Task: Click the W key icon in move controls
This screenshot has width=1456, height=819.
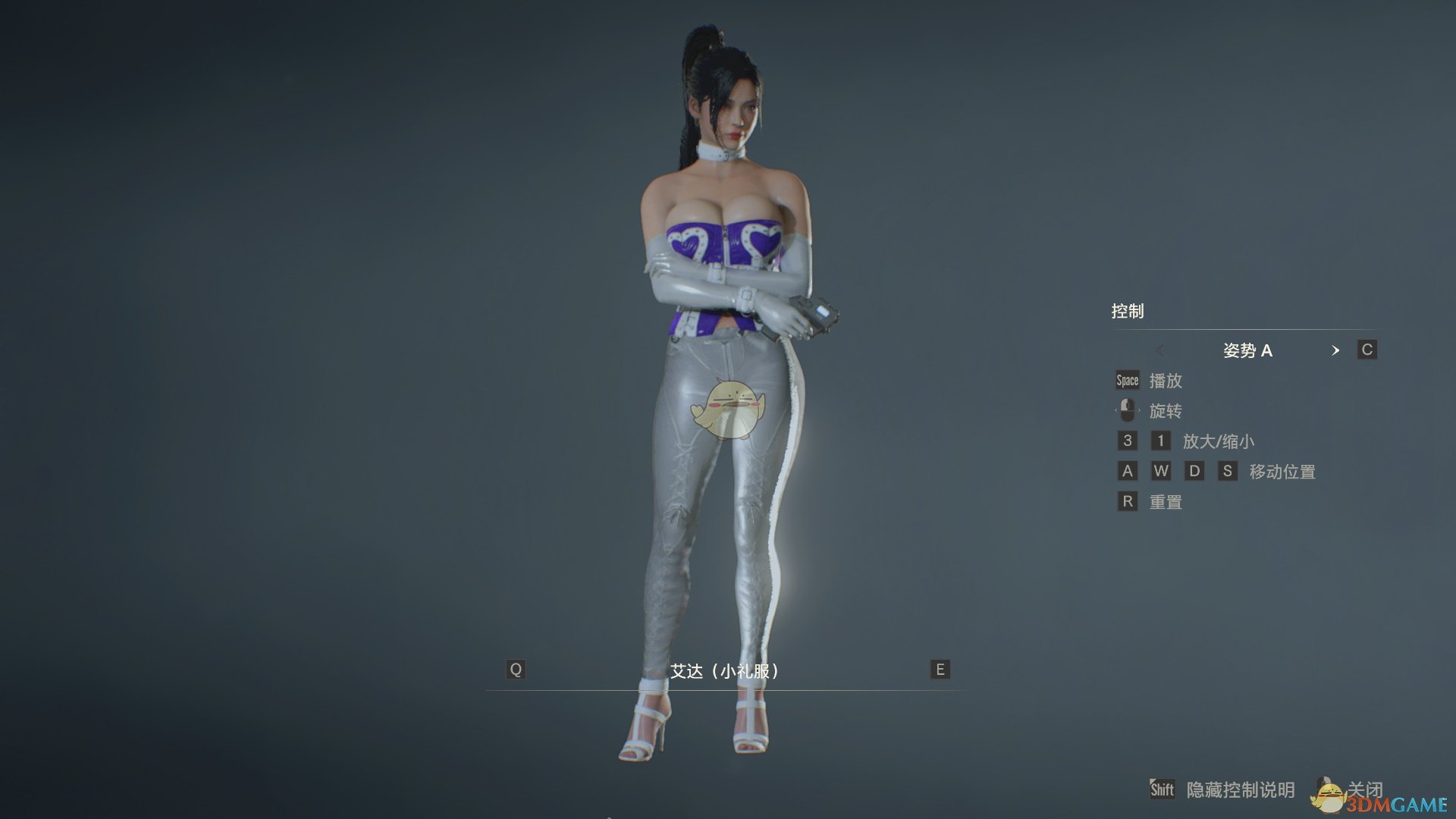Action: click(x=1160, y=471)
